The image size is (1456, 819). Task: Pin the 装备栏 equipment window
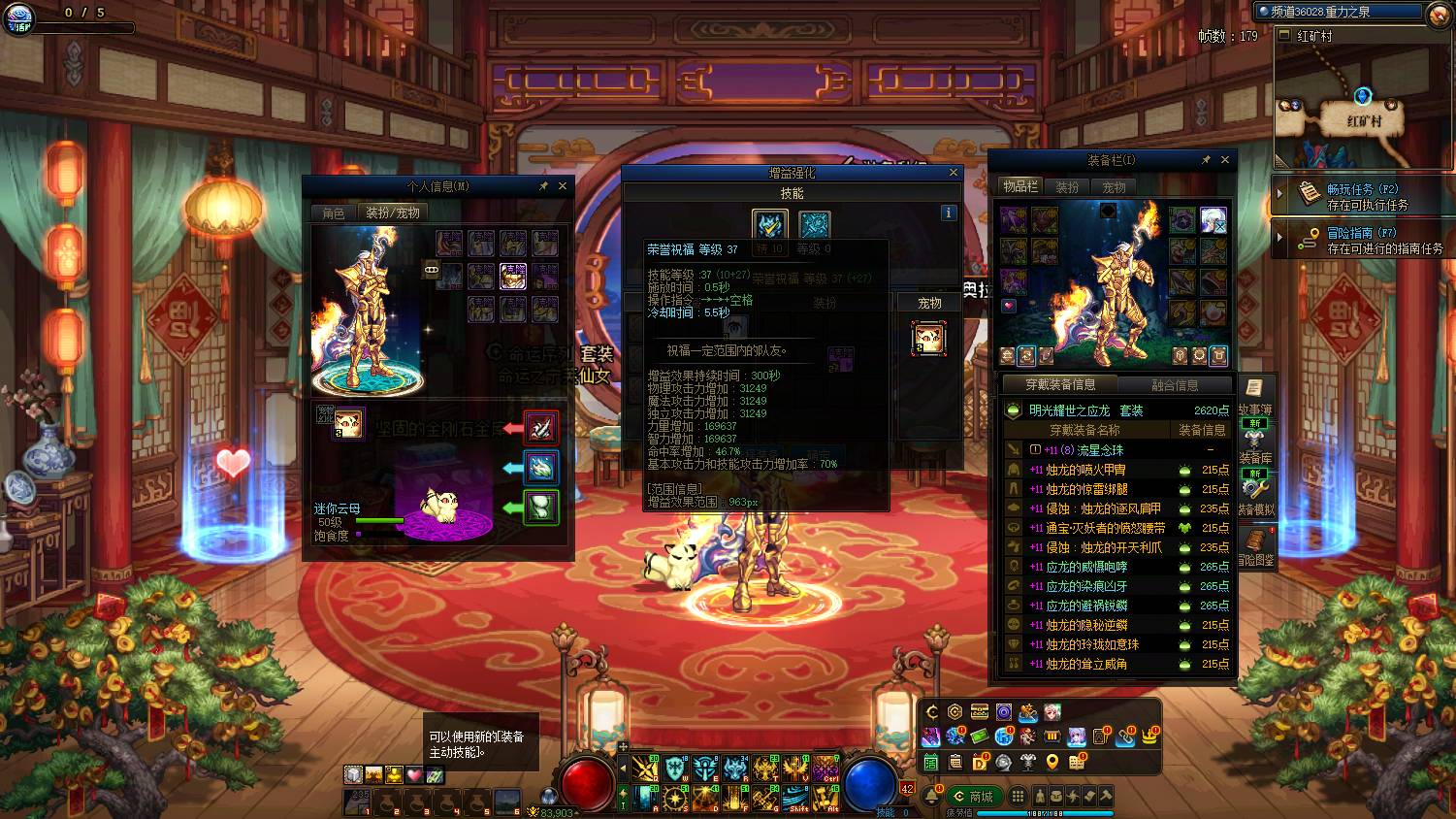pos(1206,160)
